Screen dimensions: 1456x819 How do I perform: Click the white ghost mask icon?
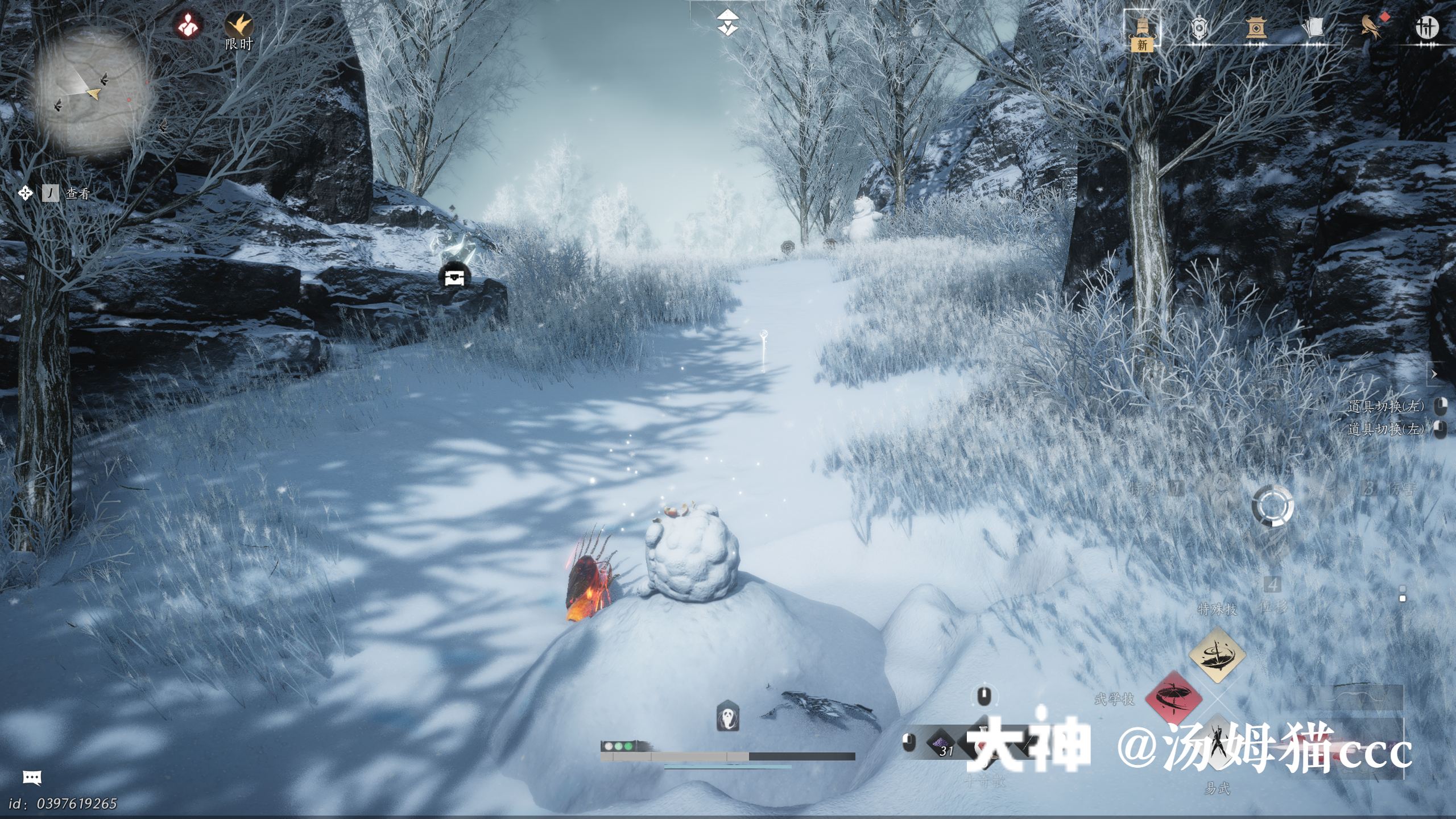727,717
